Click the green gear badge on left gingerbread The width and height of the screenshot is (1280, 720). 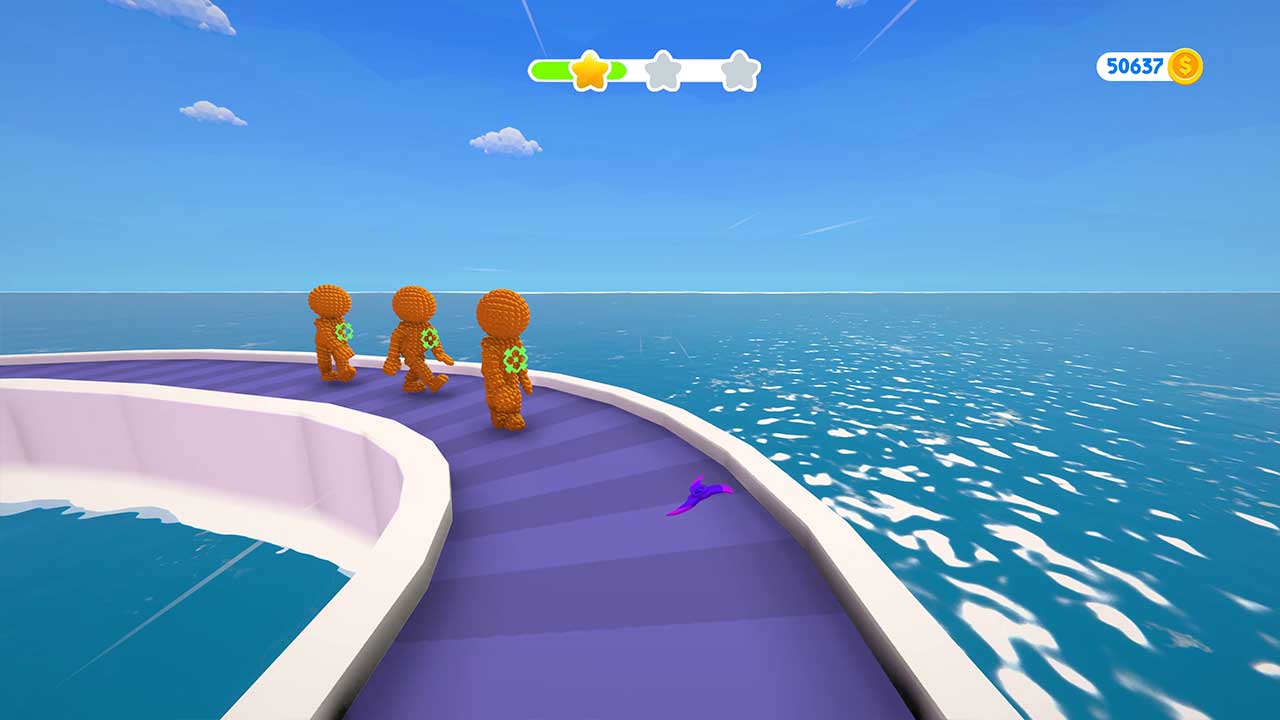(x=345, y=333)
